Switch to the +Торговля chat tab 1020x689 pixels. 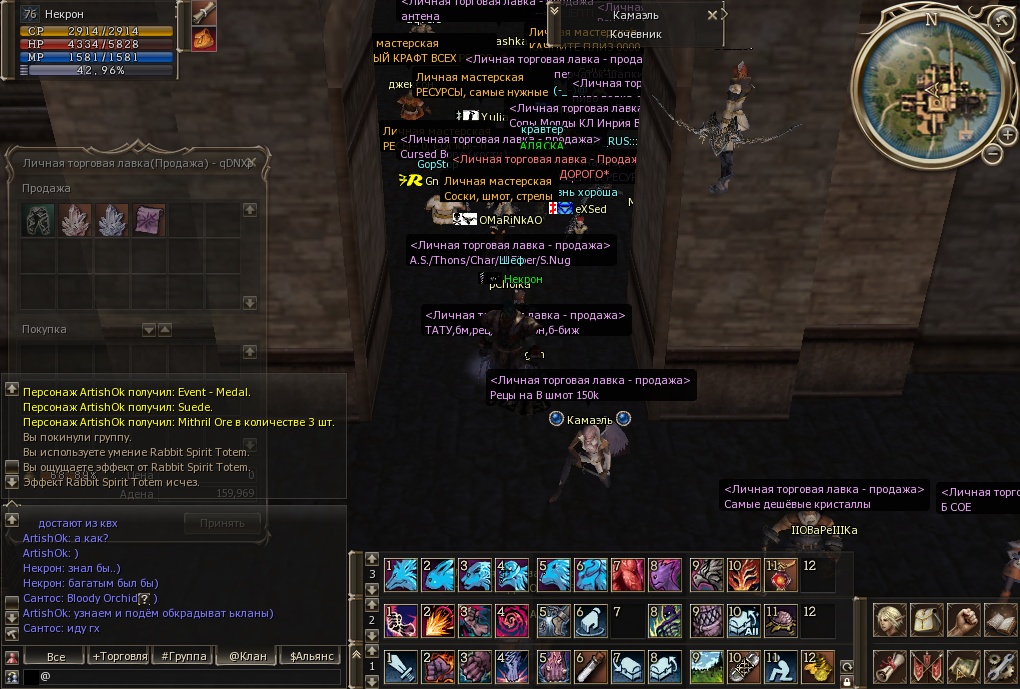119,656
